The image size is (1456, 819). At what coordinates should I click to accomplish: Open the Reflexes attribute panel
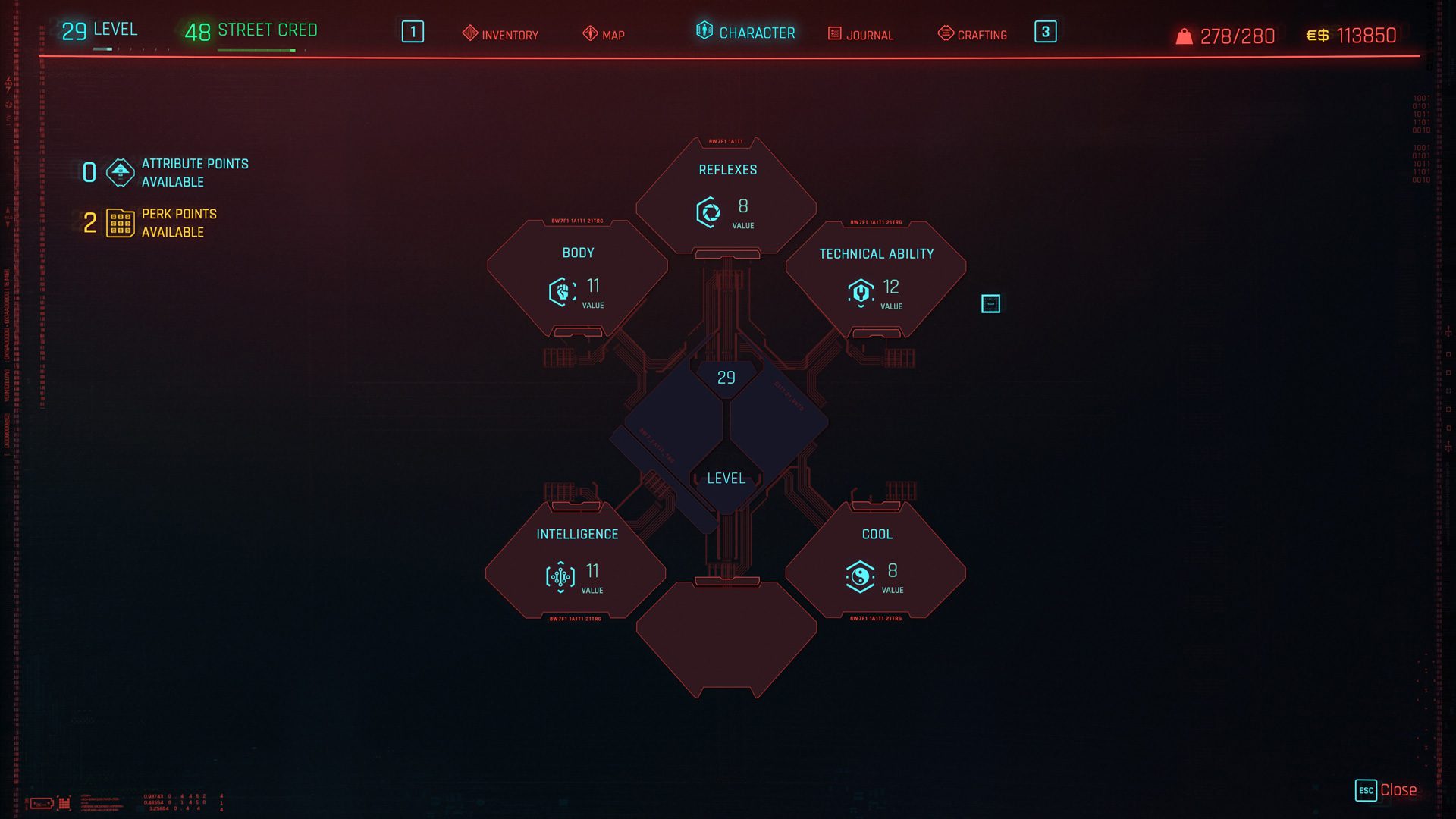click(x=726, y=196)
